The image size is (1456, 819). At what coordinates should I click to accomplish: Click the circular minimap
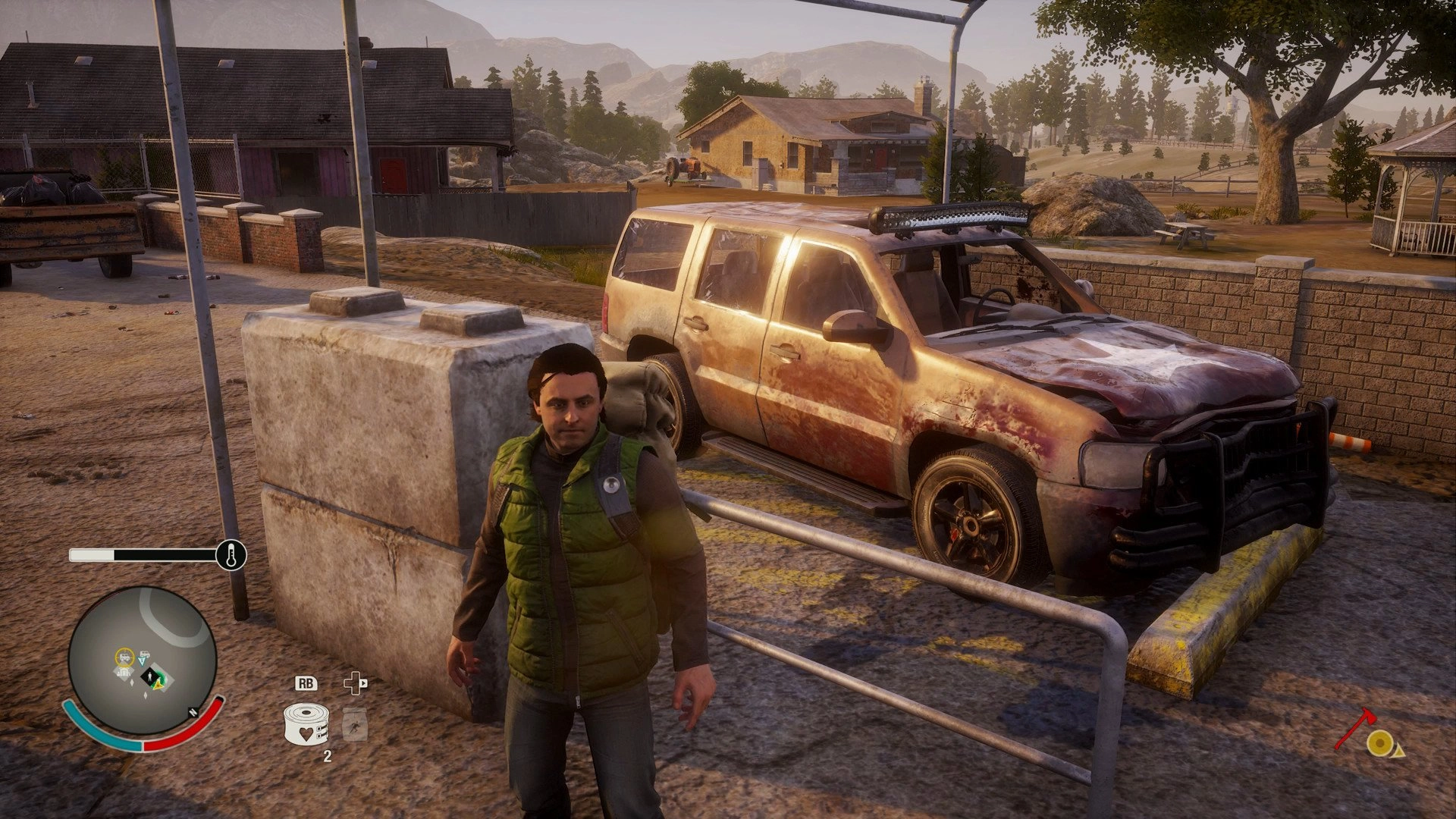click(143, 660)
